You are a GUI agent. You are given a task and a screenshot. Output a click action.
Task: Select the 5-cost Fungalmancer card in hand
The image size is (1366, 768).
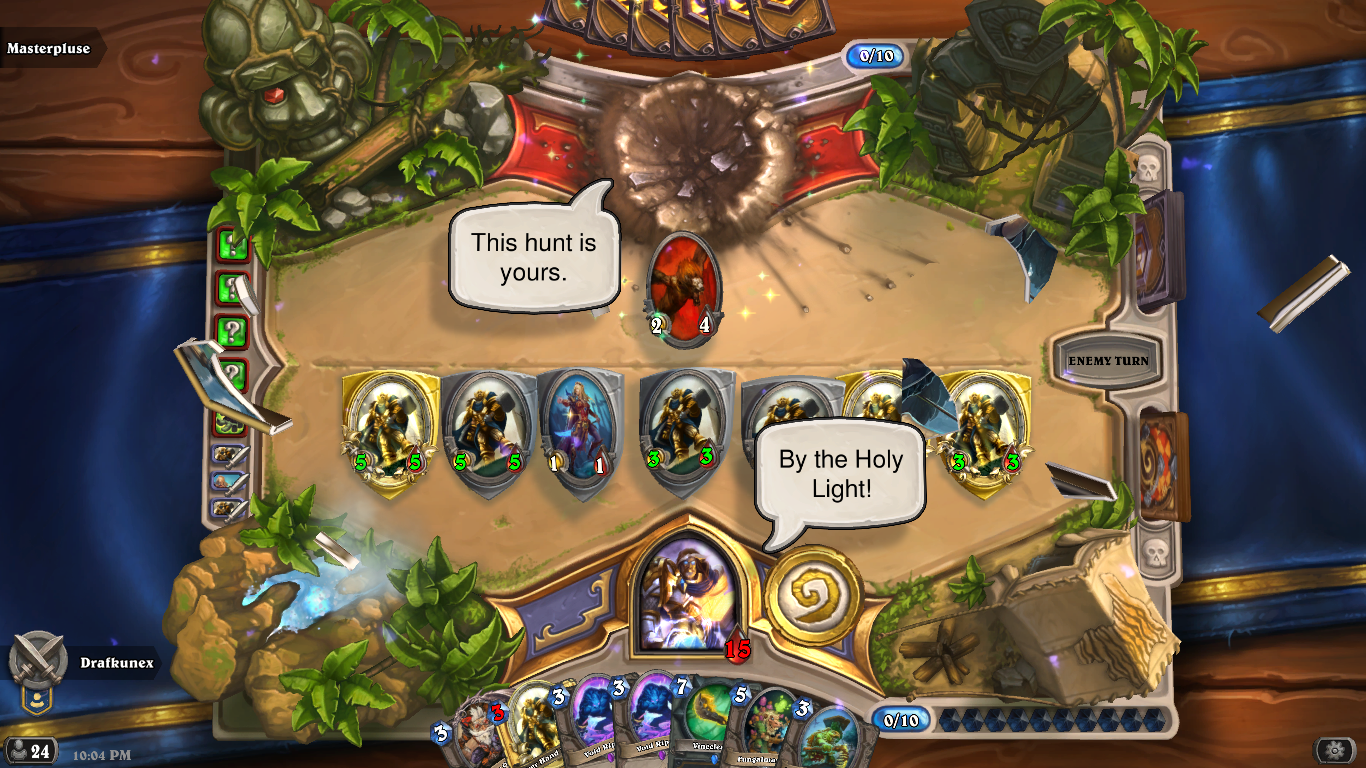[x=765, y=730]
